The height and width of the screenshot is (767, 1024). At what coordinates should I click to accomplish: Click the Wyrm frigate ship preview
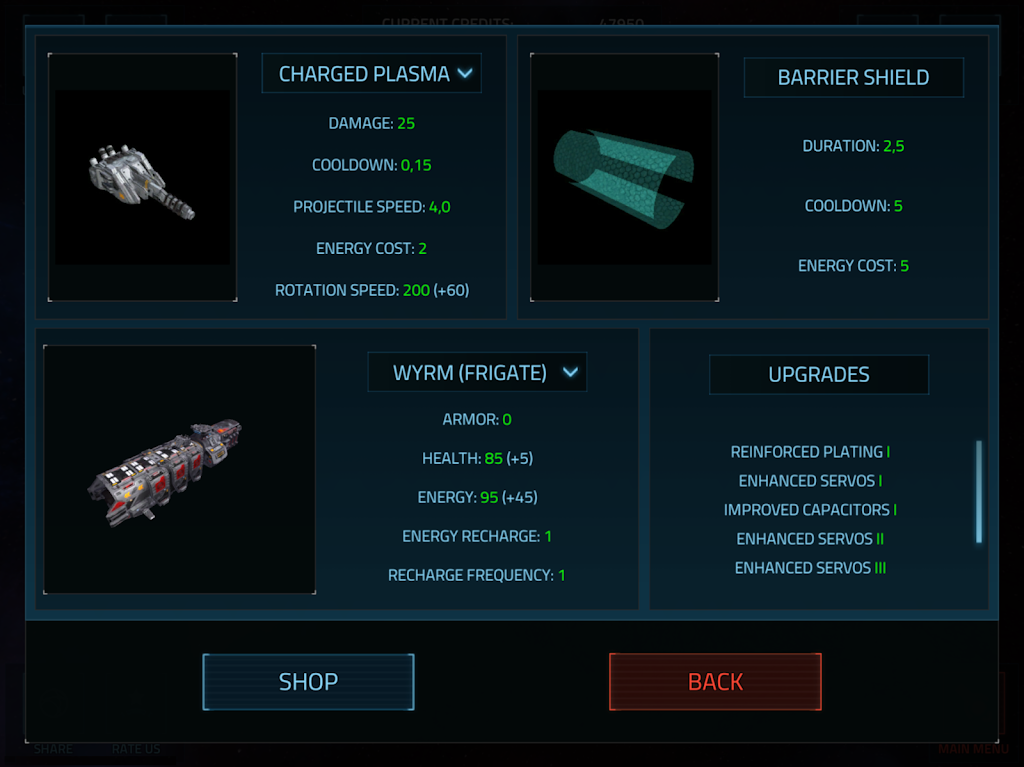click(x=180, y=469)
